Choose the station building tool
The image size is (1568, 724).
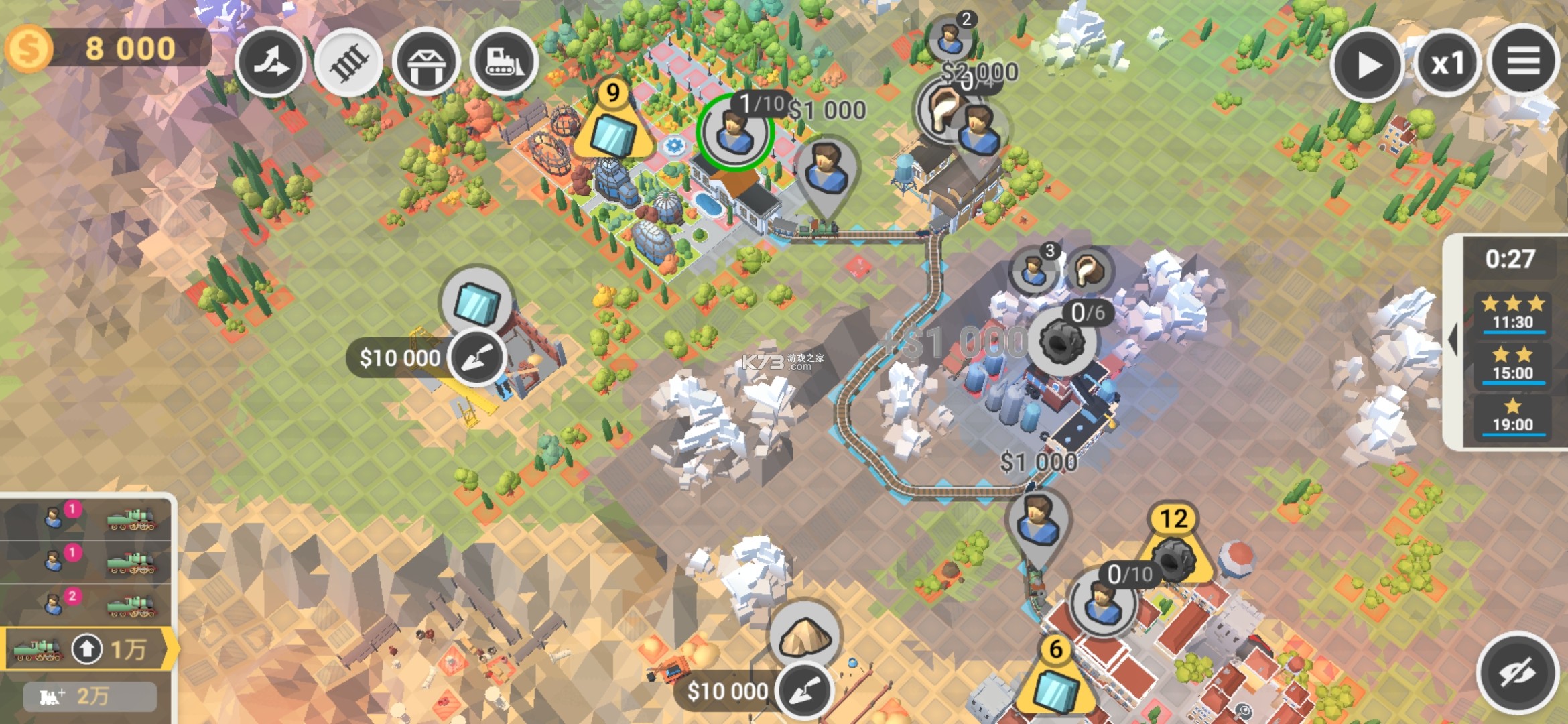[426, 63]
